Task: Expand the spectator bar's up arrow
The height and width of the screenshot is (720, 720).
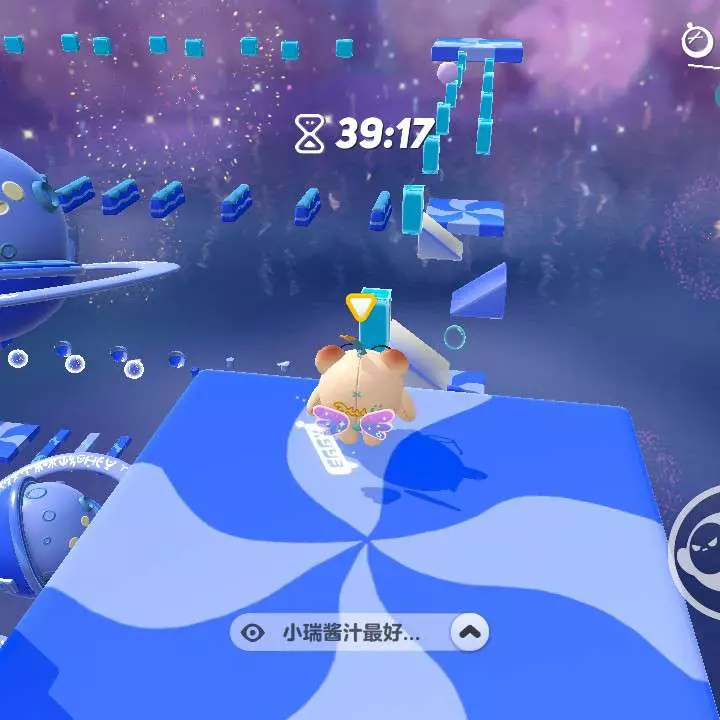Action: coord(470,632)
